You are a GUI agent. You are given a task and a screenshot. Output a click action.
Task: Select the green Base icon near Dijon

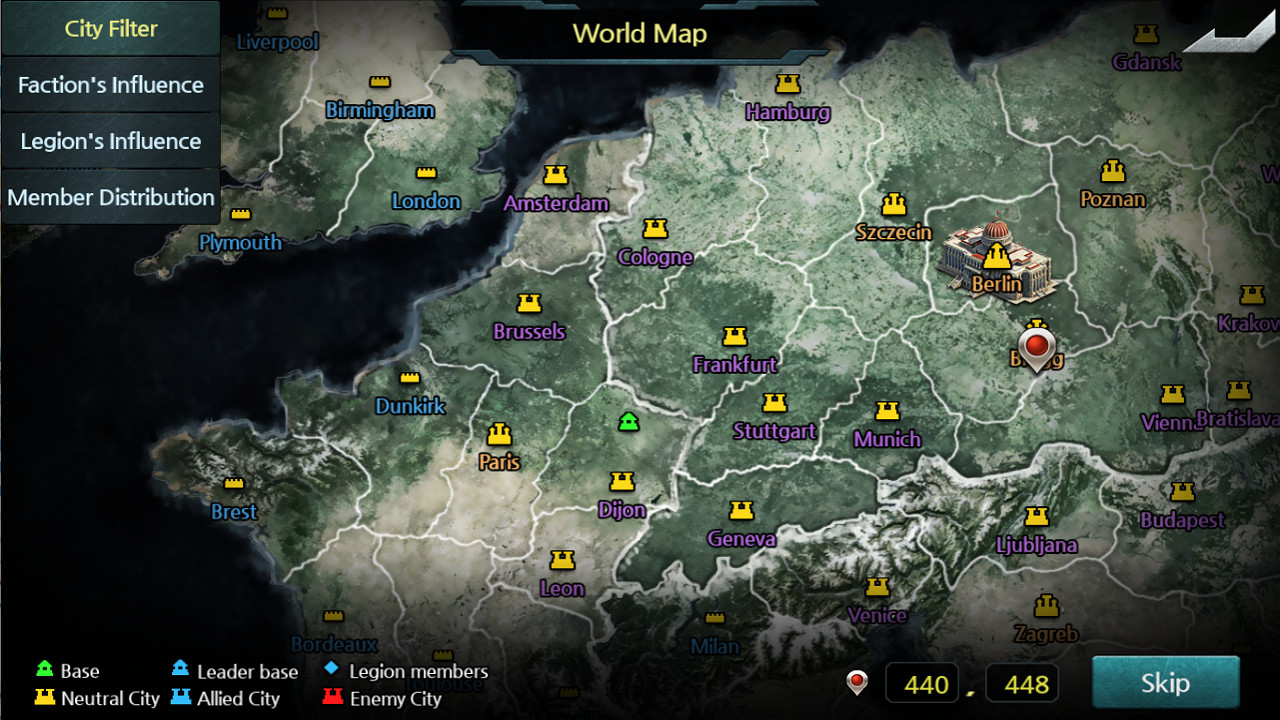pos(629,420)
